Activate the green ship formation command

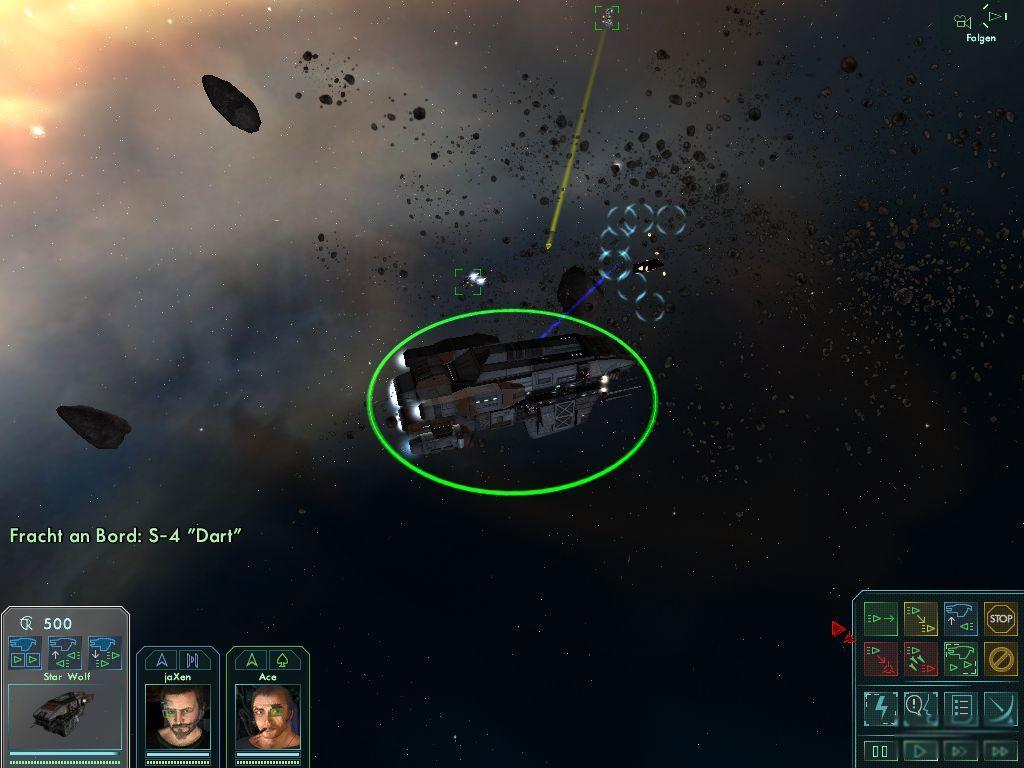click(x=960, y=659)
